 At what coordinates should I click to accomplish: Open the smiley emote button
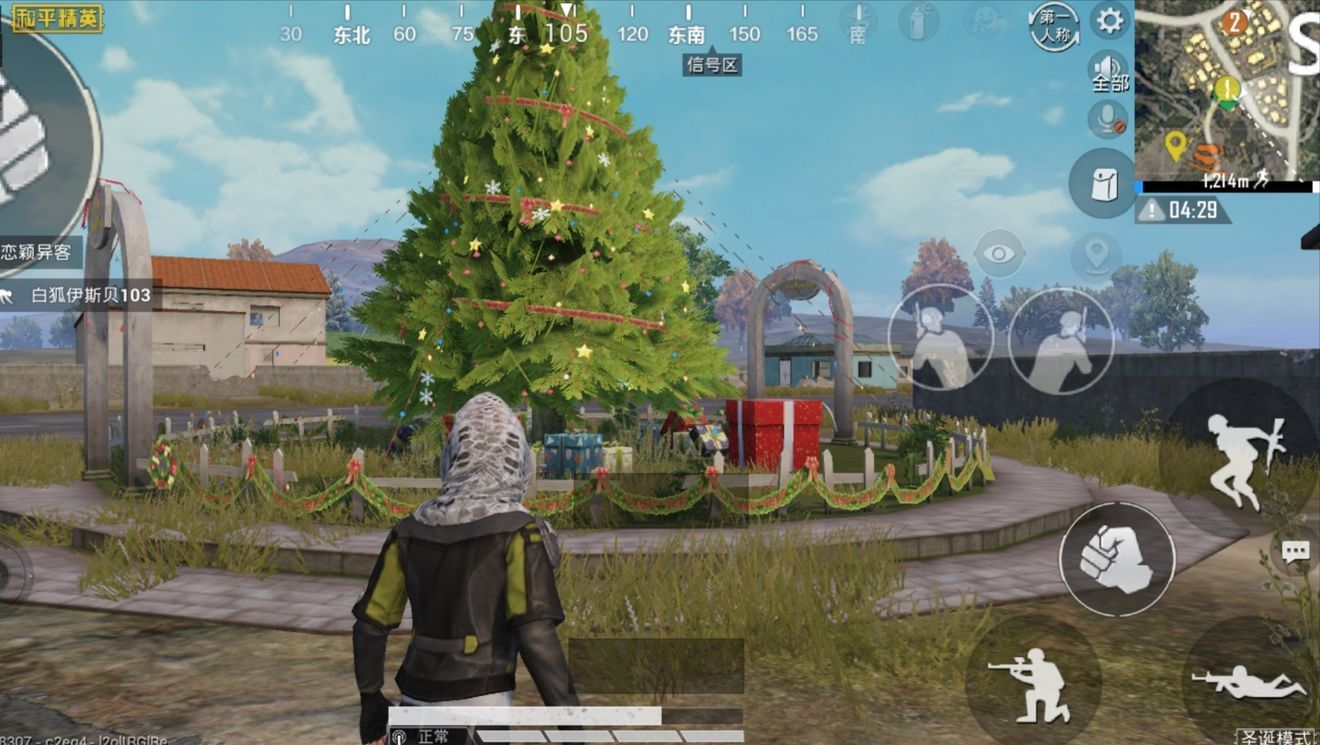[x=984, y=20]
